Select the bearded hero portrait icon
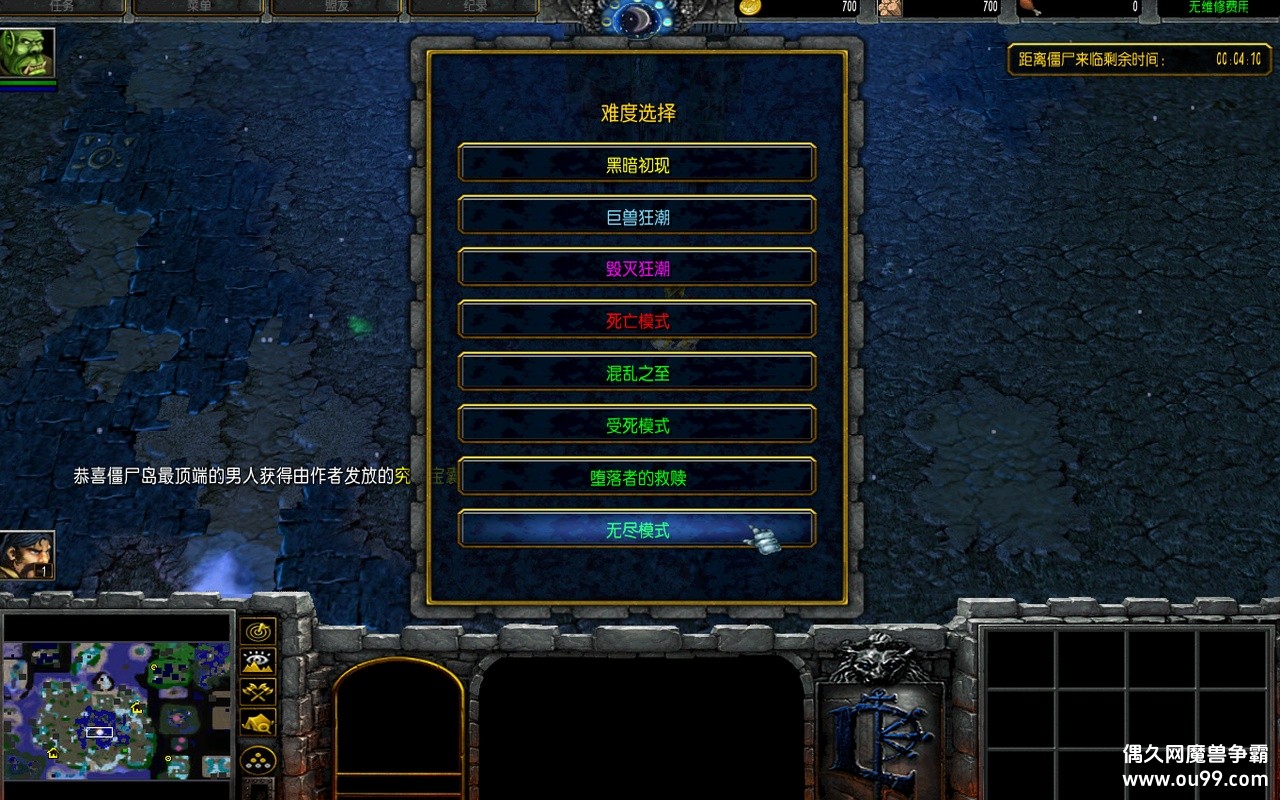 coord(27,555)
